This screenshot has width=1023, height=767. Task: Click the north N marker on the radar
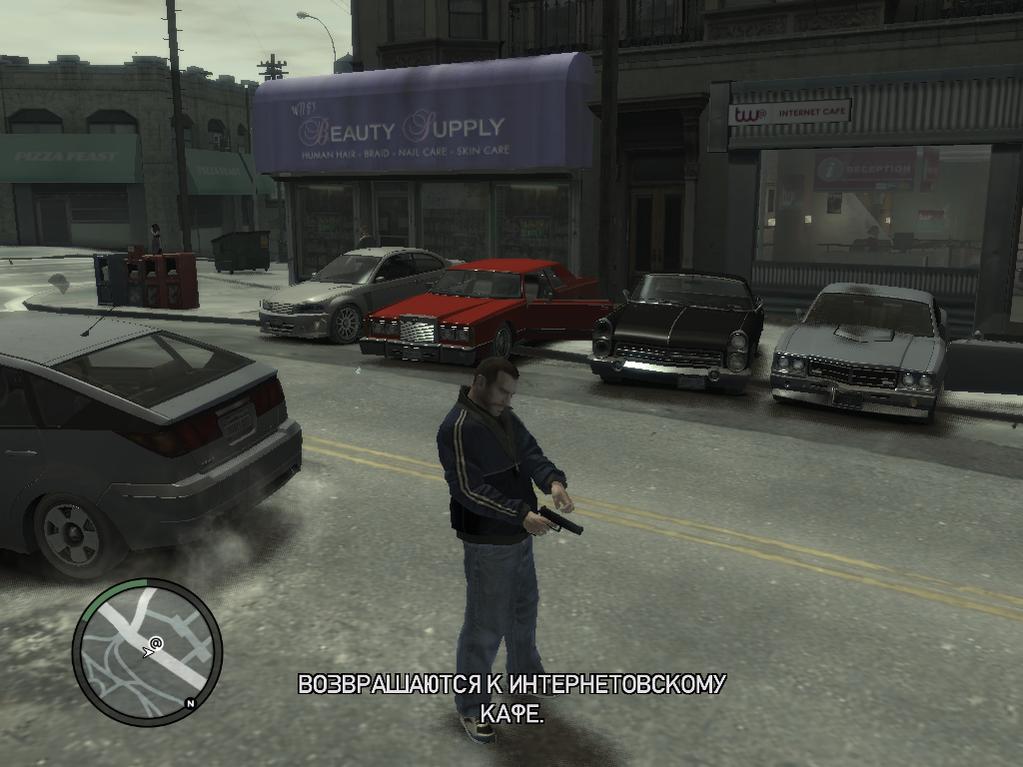click(x=190, y=704)
